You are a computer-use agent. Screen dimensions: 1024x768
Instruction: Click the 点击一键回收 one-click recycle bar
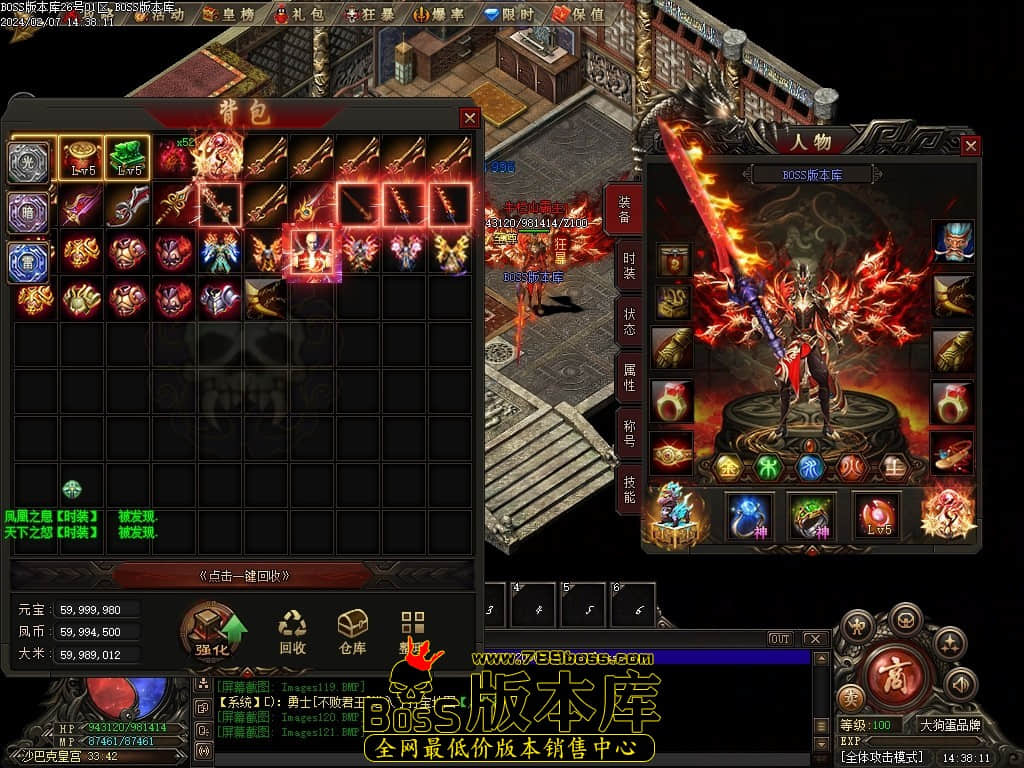click(244, 575)
